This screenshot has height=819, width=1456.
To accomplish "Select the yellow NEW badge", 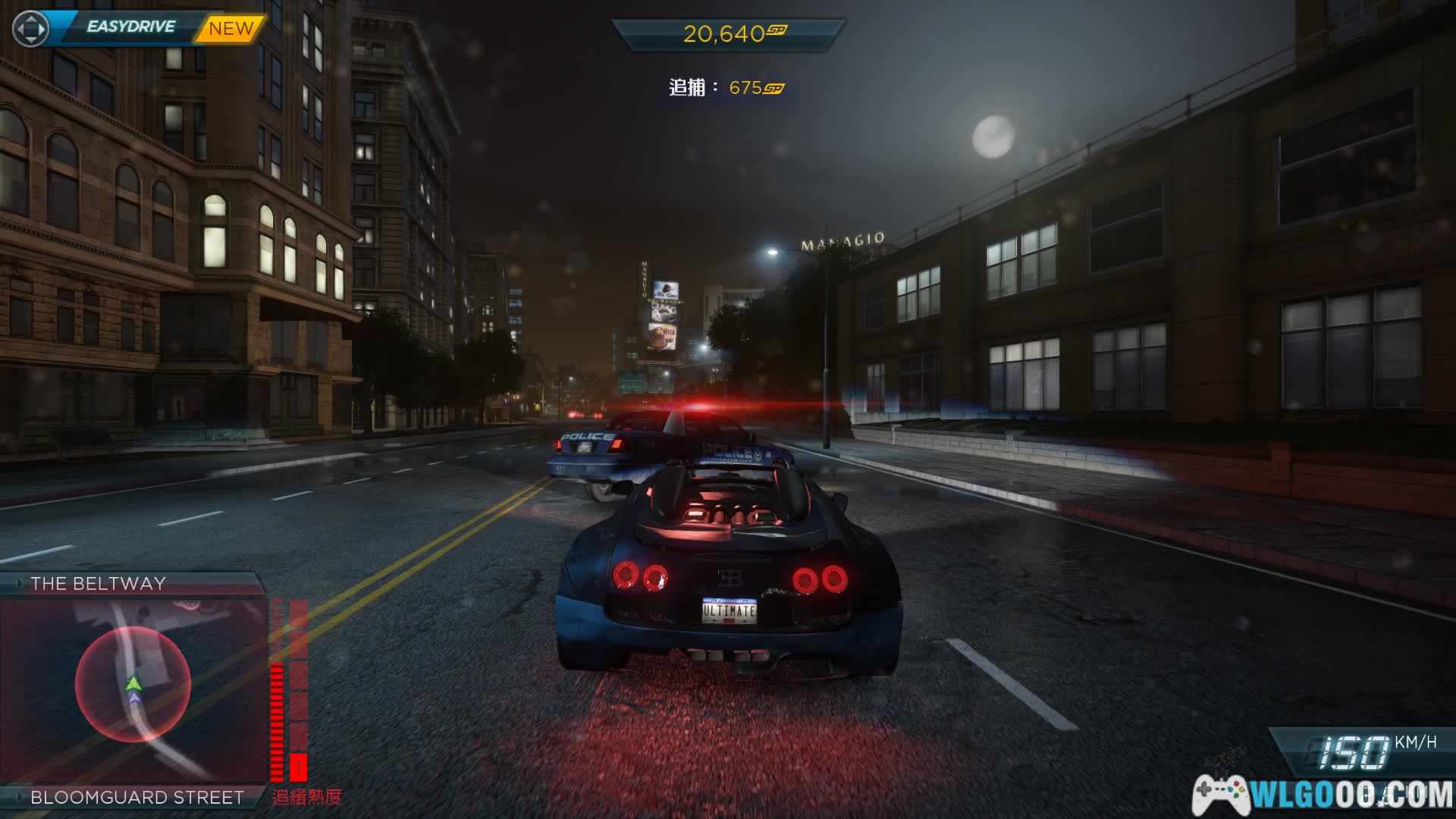I will point(231,29).
